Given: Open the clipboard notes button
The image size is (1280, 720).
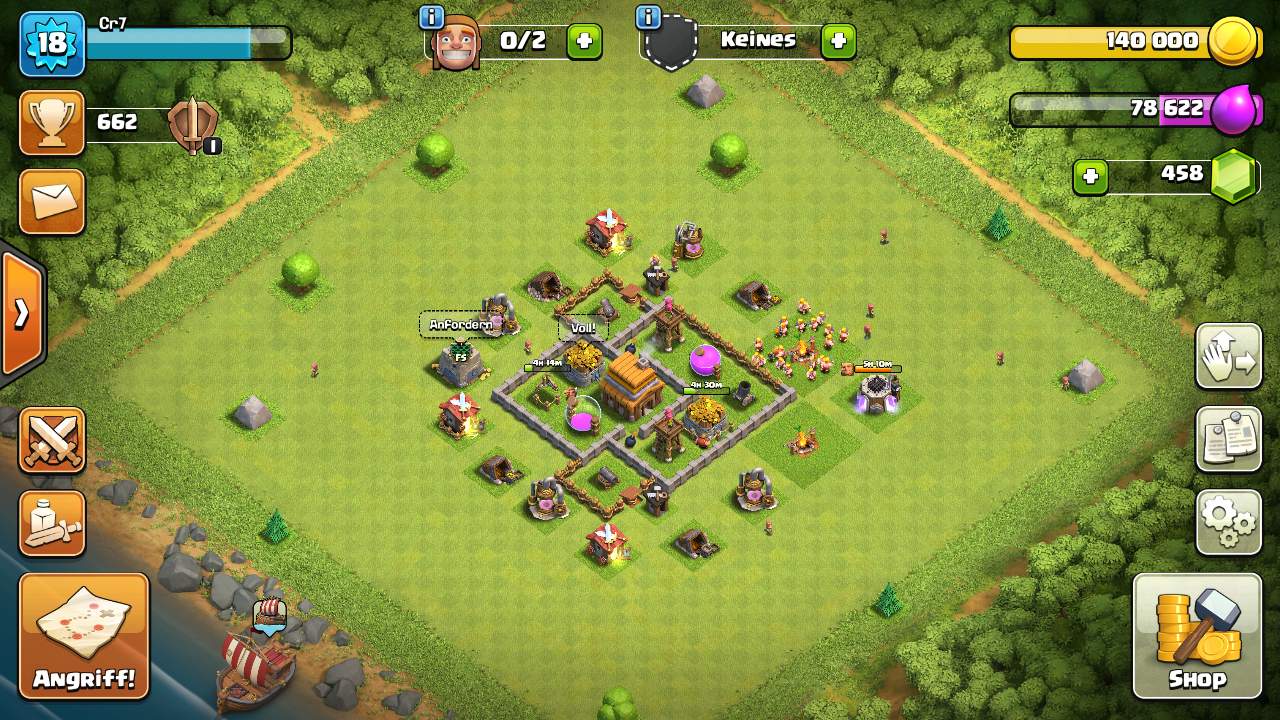Looking at the screenshot, I should [x=1228, y=438].
